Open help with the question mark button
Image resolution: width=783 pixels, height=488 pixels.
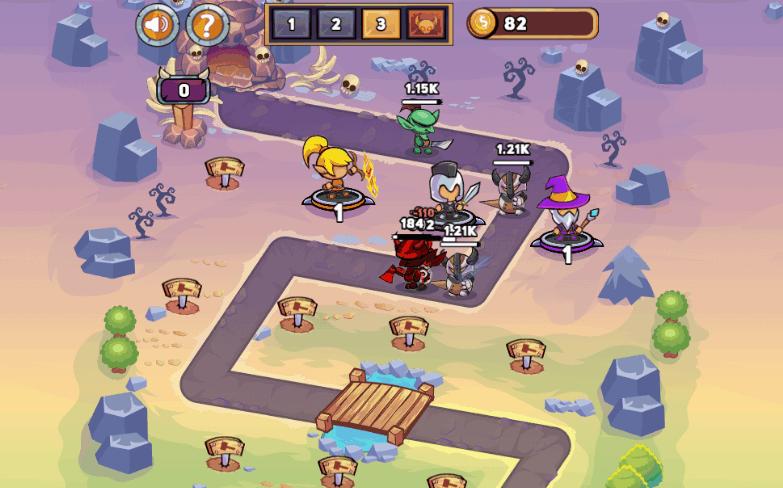tap(207, 24)
